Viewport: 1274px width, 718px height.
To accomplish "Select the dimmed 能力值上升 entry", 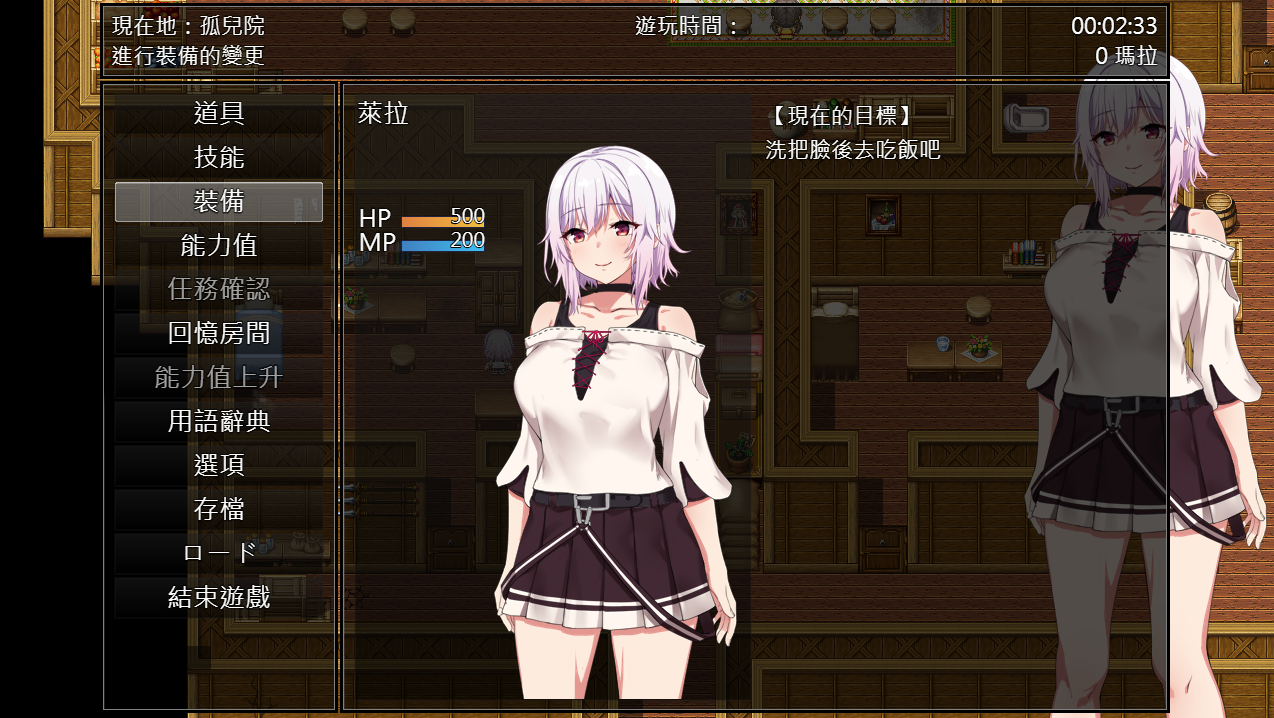I will tap(219, 378).
